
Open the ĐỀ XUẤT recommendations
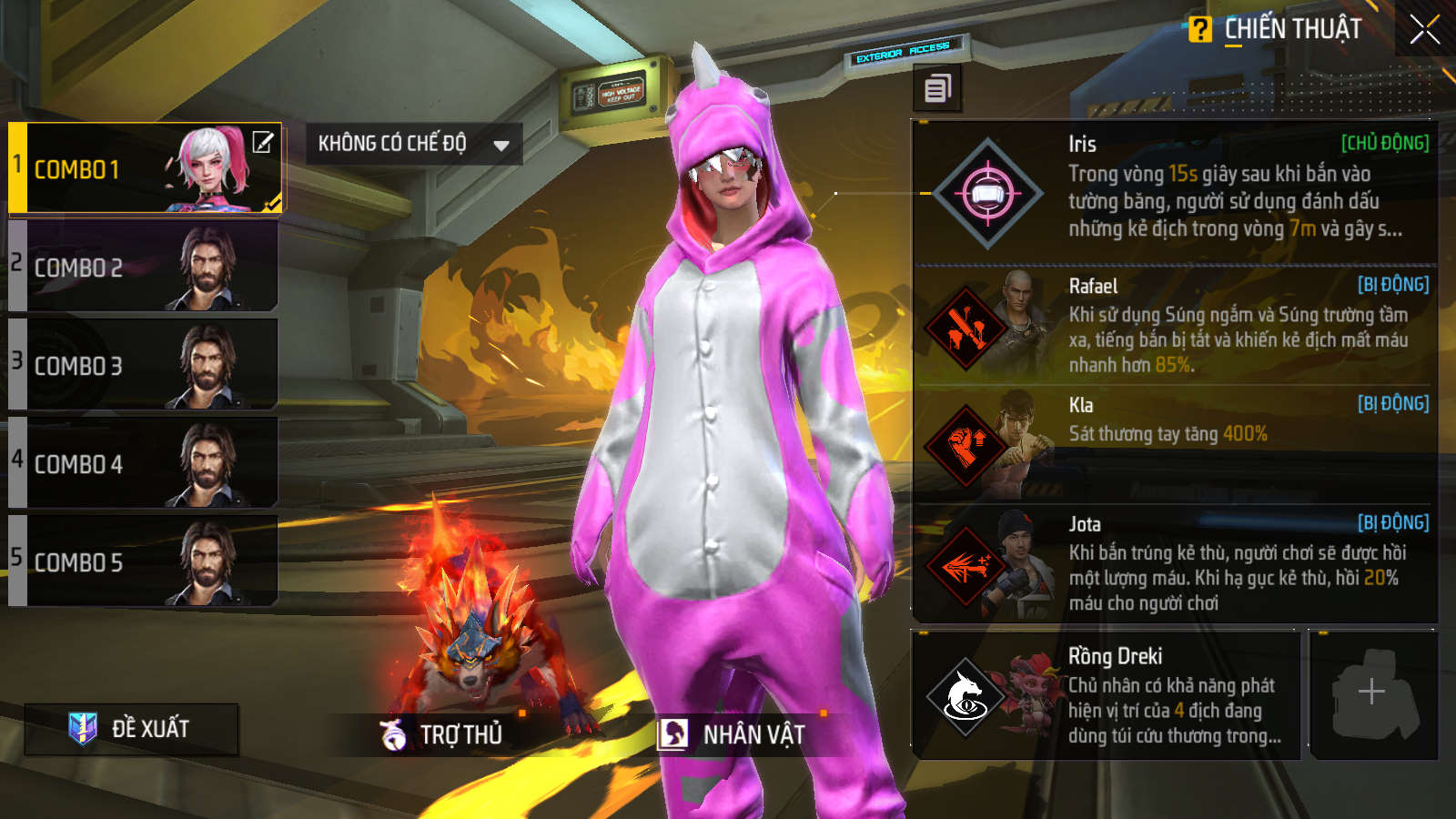132,729
